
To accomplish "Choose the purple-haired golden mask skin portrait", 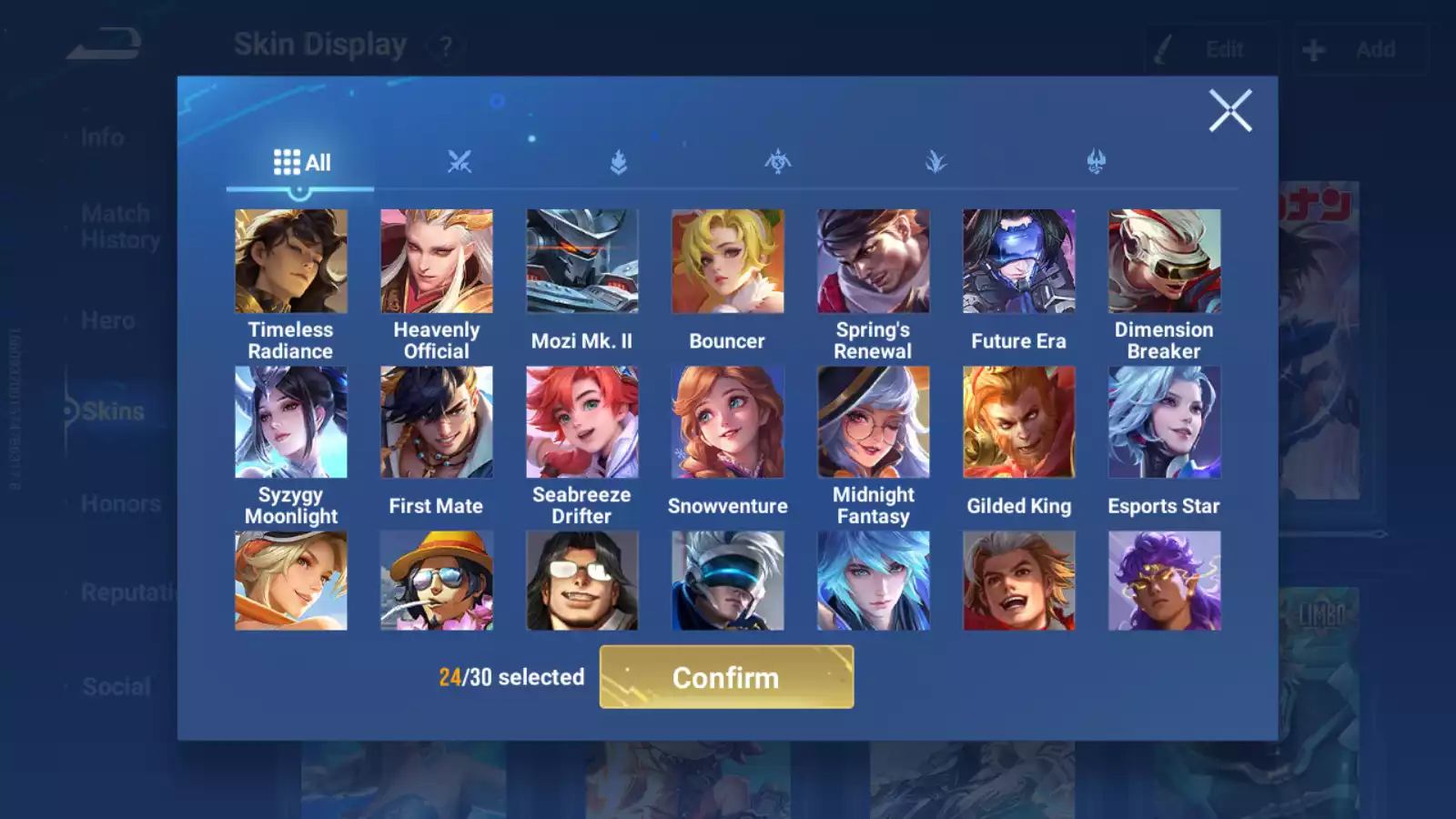I will click(1164, 581).
